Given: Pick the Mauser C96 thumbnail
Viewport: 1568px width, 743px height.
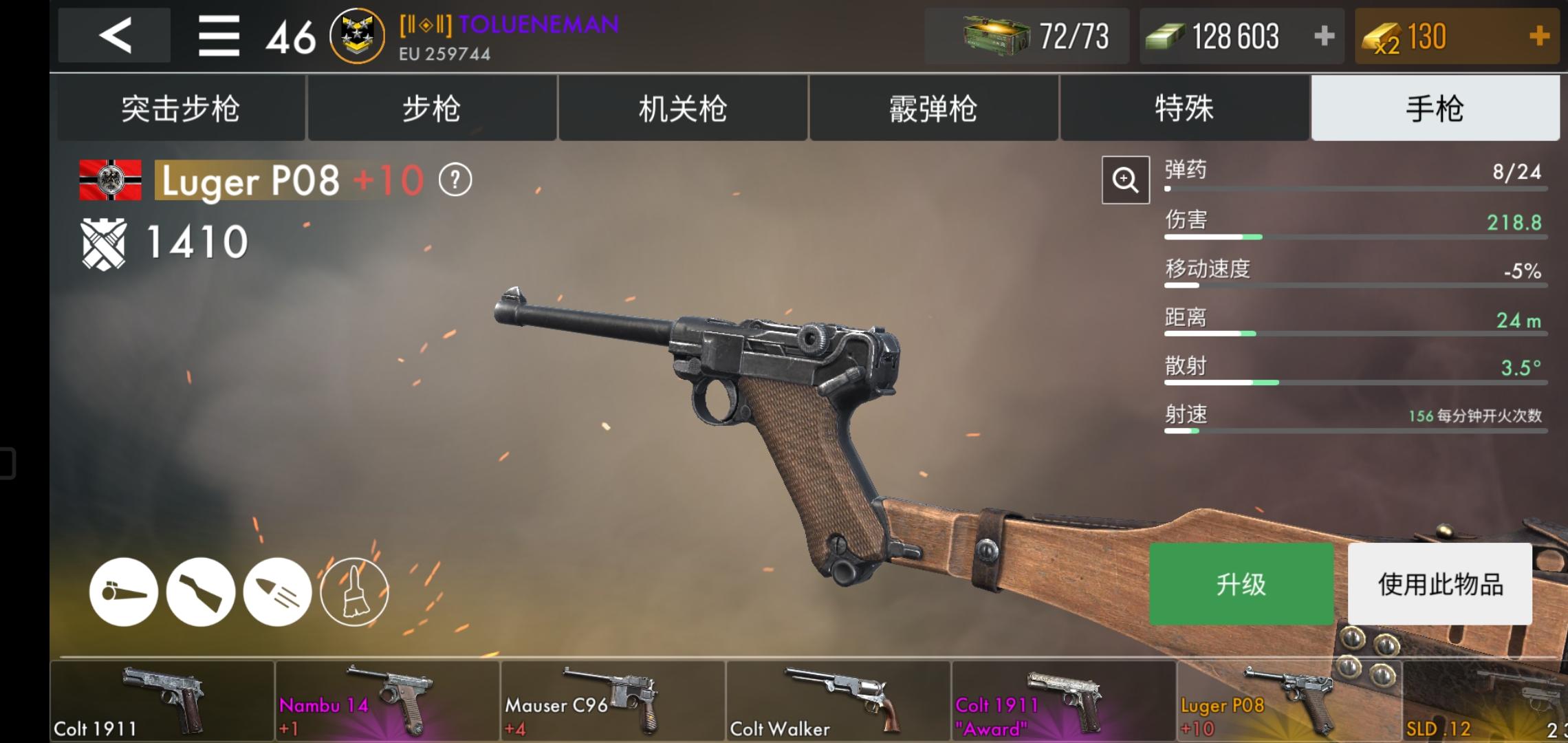Looking at the screenshot, I should coord(613,700).
